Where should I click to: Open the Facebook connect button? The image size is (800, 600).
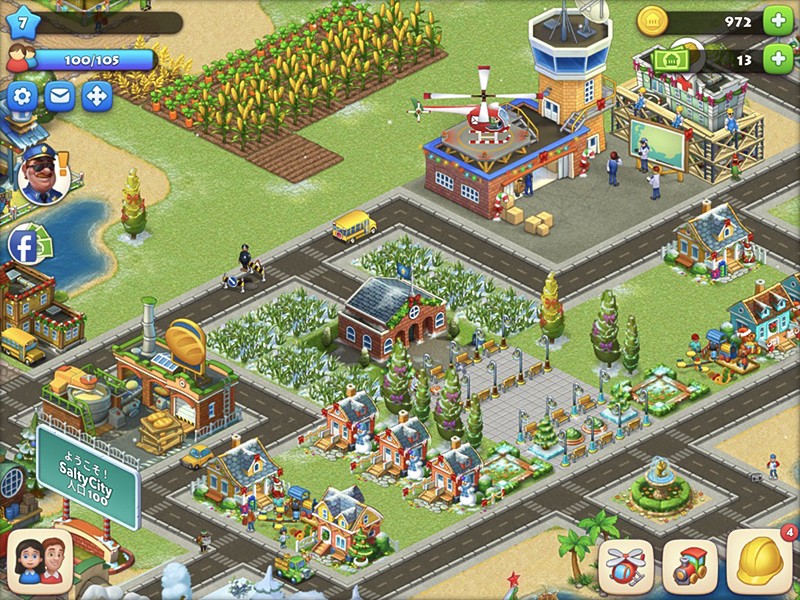pyautogui.click(x=24, y=245)
